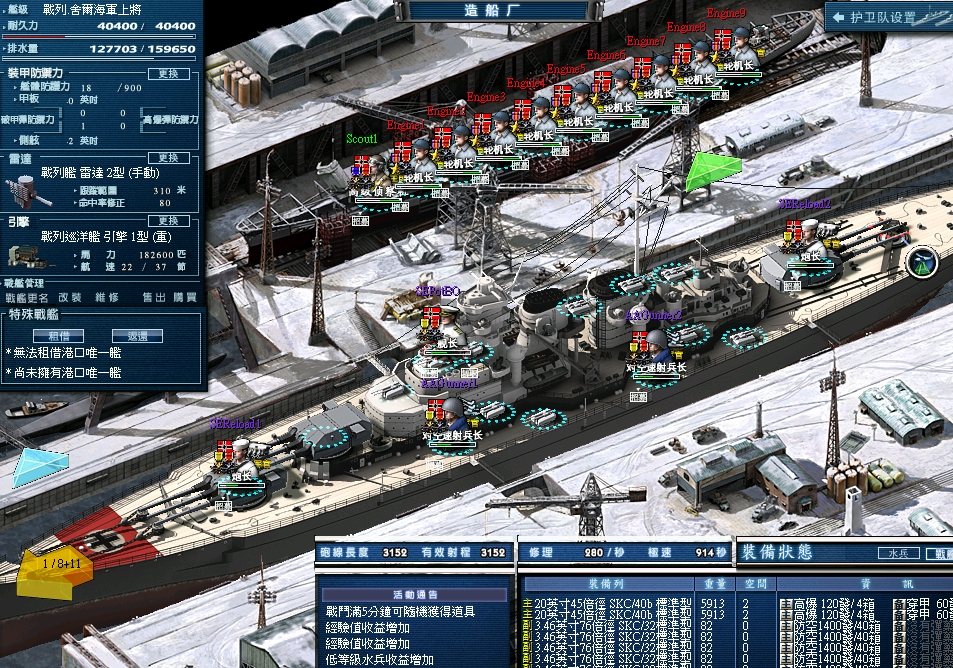Click the armor 更換 (replace) button

pyautogui.click(x=168, y=73)
